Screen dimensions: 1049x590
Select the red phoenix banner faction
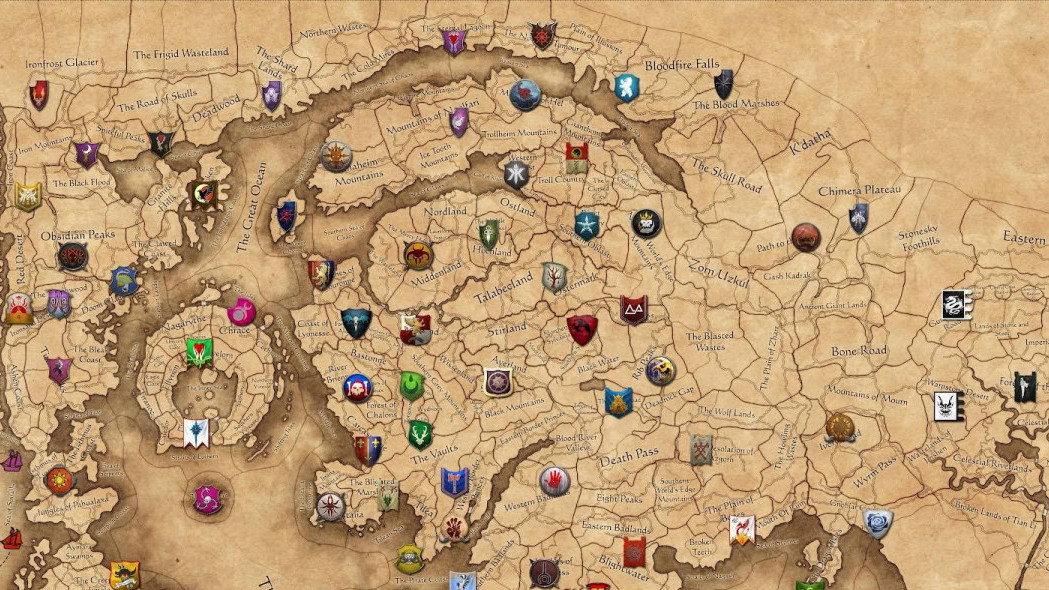[741, 530]
